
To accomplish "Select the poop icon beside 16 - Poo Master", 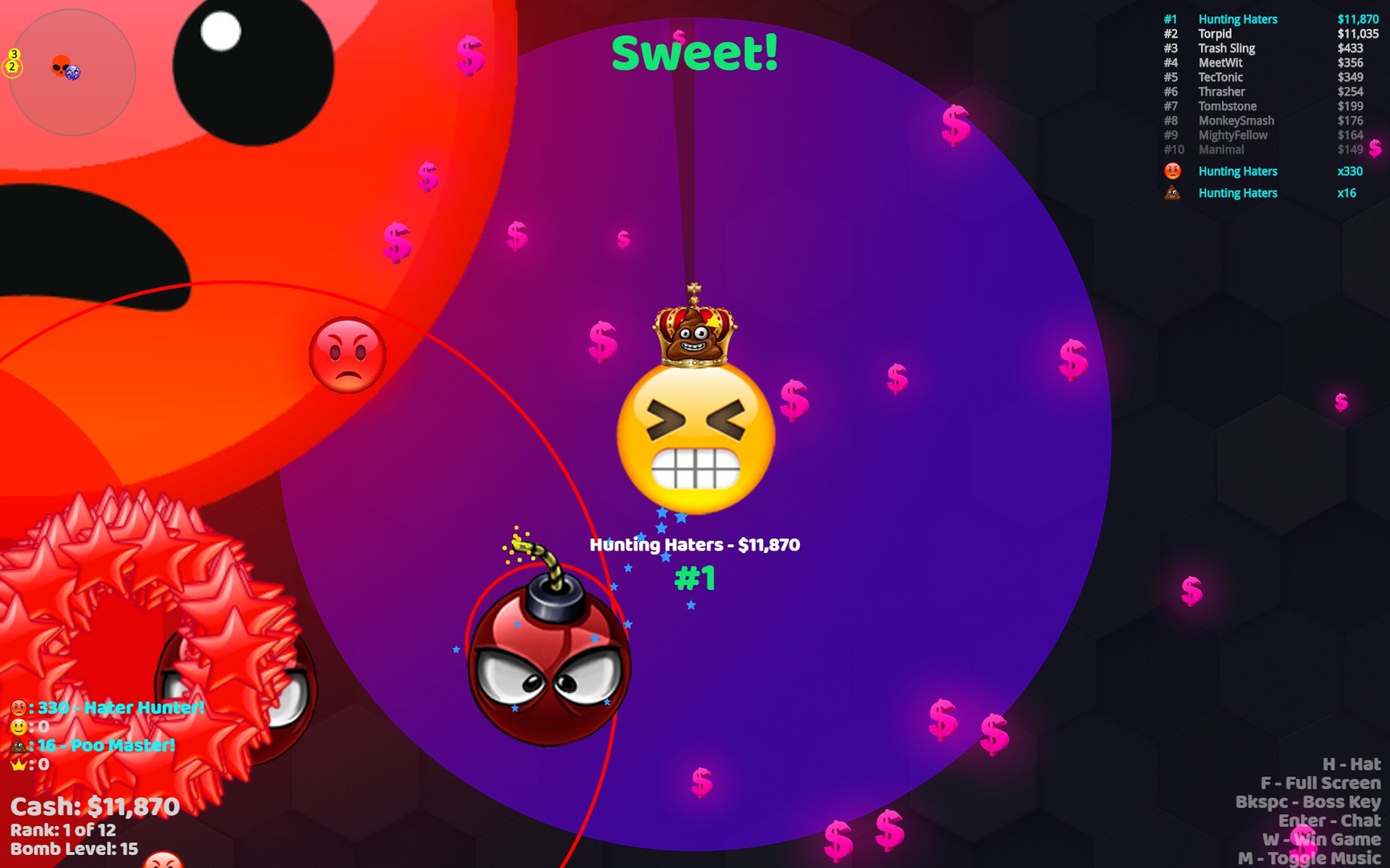I will point(18,744).
